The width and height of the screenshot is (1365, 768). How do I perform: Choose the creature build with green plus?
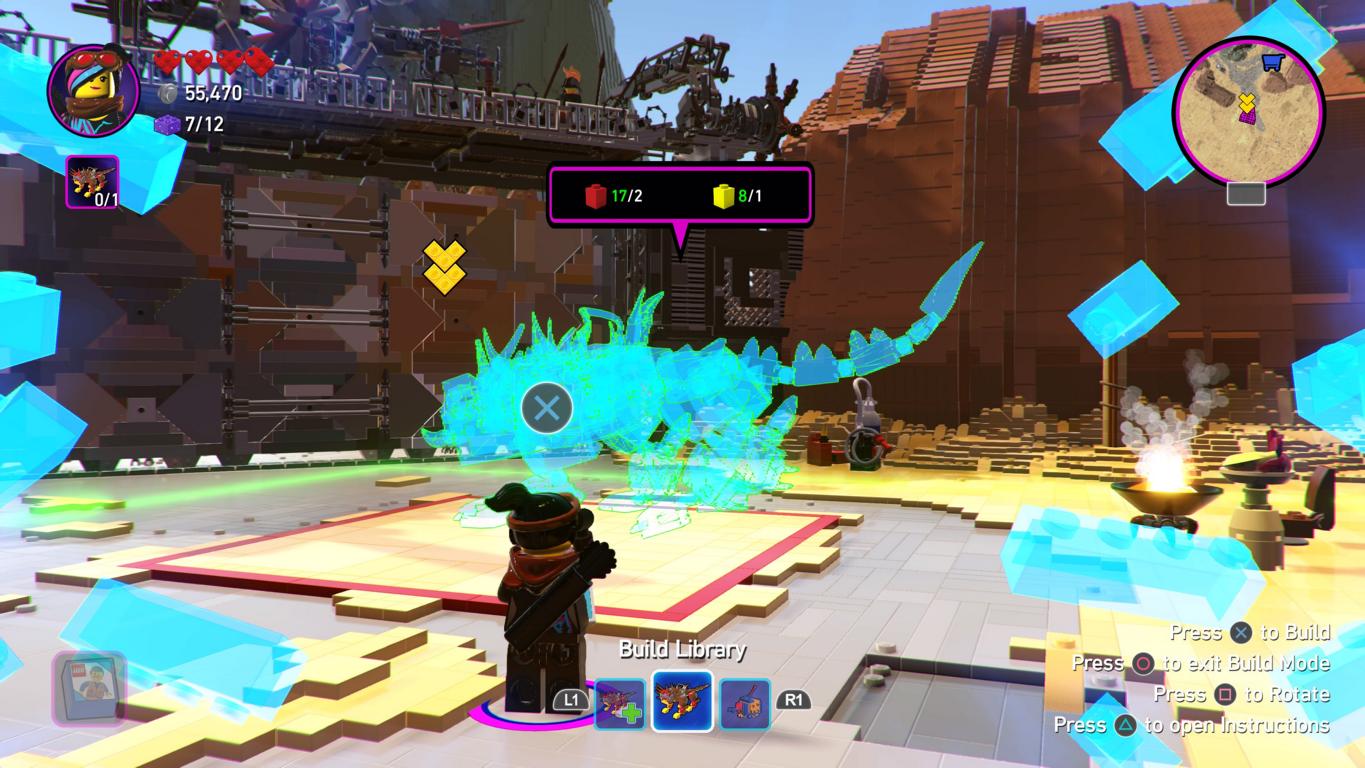[x=620, y=703]
